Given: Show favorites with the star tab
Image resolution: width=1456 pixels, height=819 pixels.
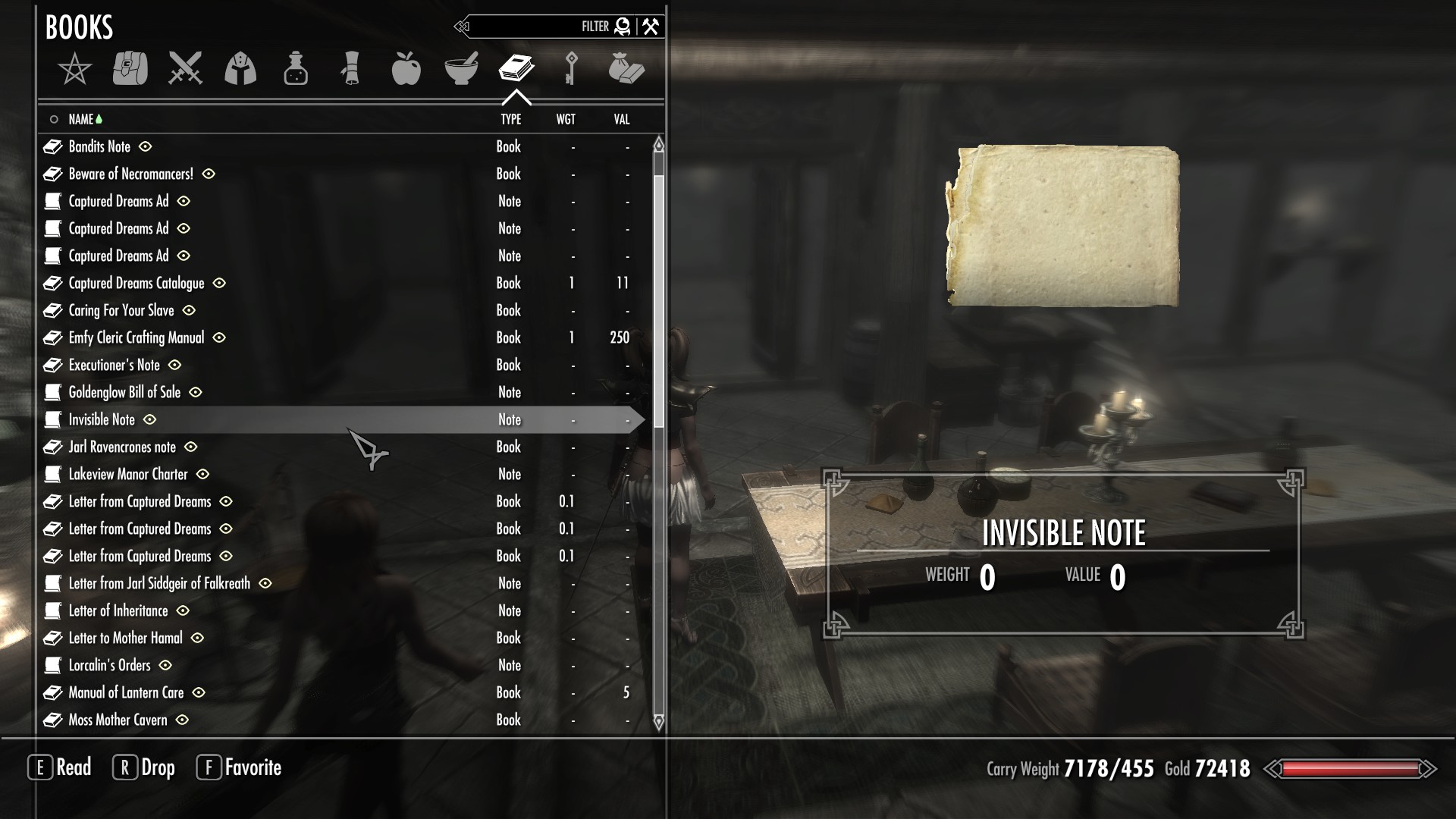Looking at the screenshot, I should click(74, 70).
